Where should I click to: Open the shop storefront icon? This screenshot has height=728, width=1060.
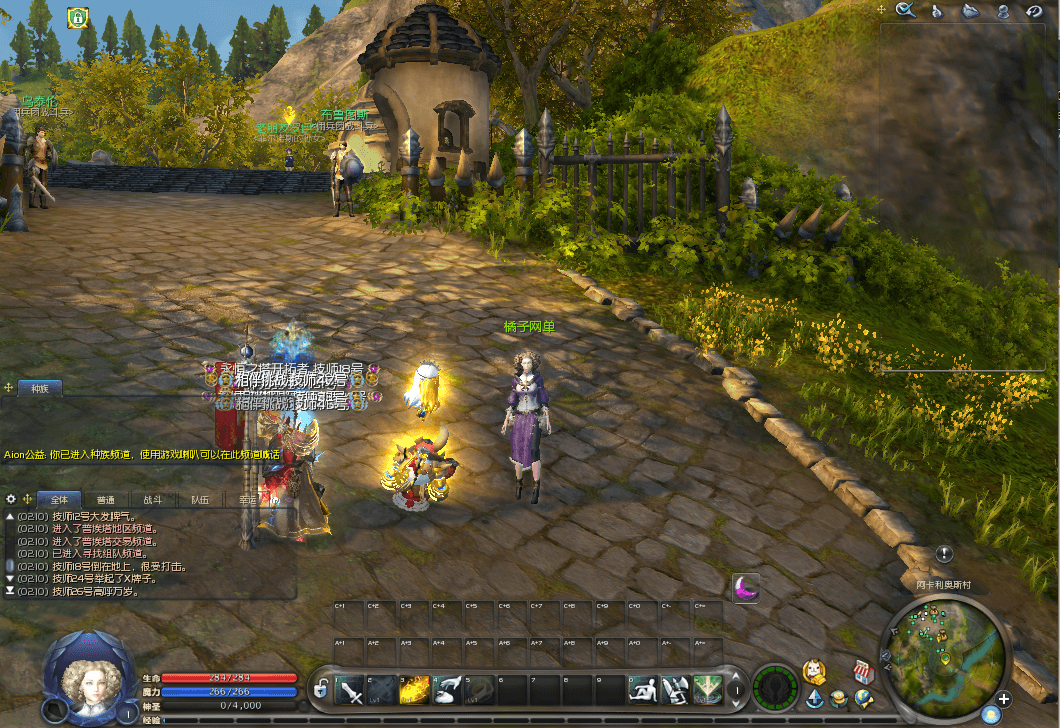point(864,670)
